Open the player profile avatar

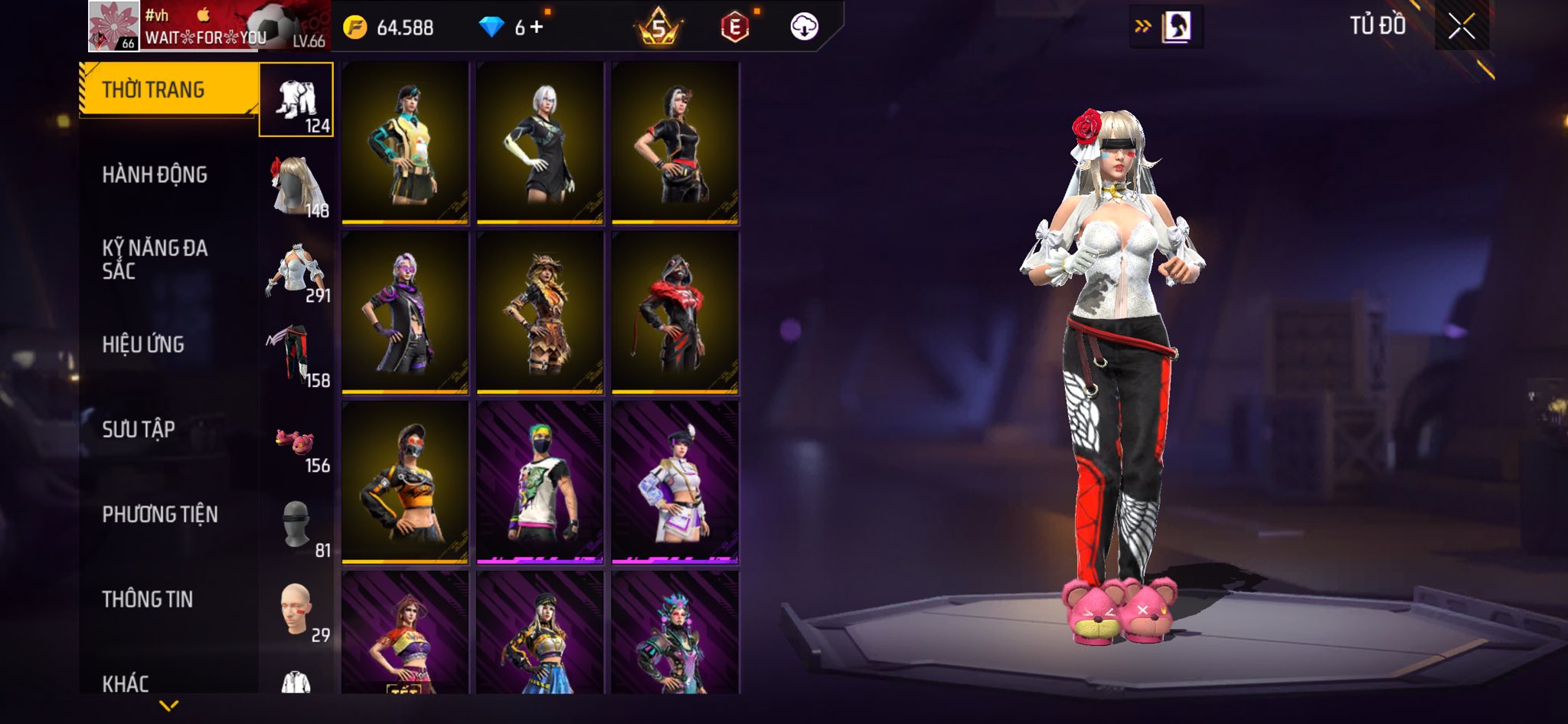tap(113, 26)
